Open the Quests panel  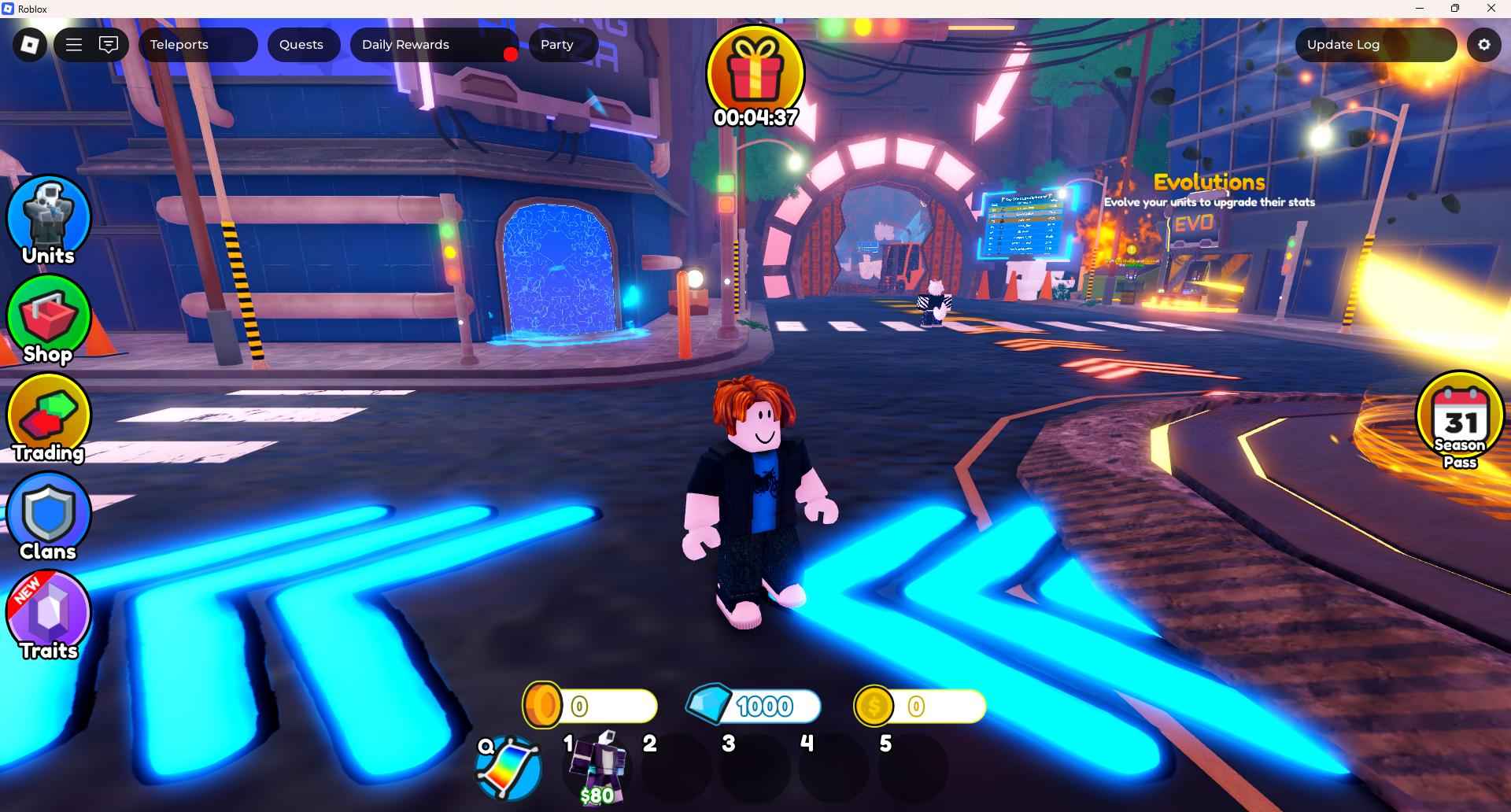(302, 45)
